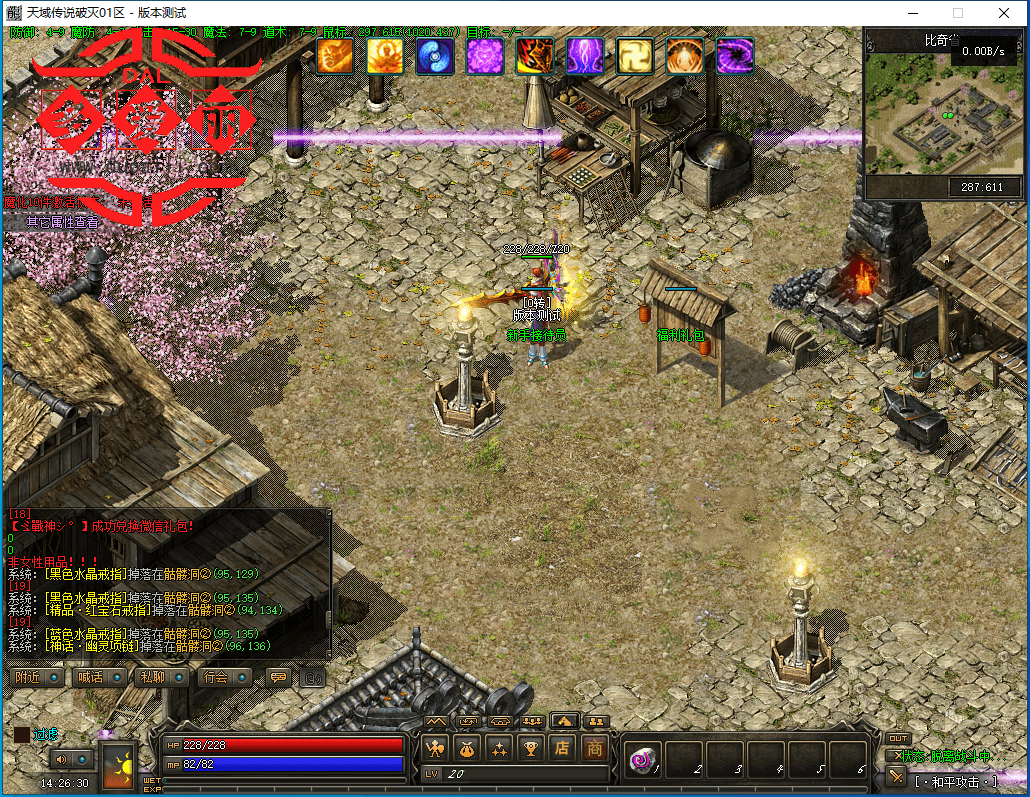Select the purple scroll in hotbar slot 1
Screen dimensions: 1030x797
point(641,761)
